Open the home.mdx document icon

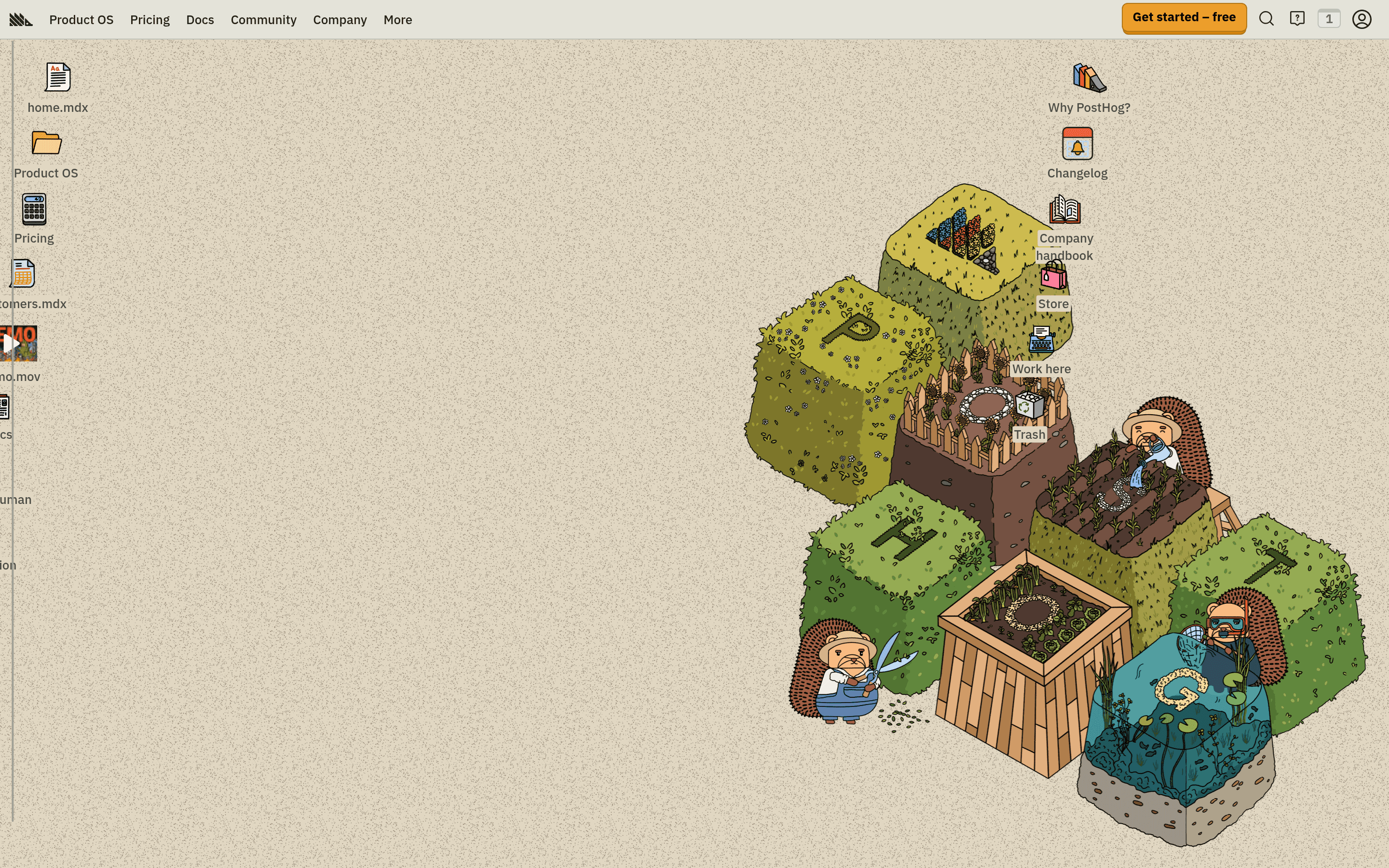pyautogui.click(x=57, y=78)
